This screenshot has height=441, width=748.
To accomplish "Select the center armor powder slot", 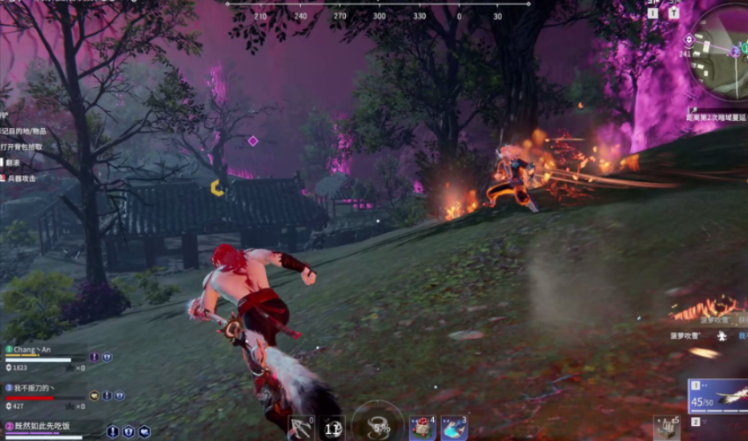I will tap(378, 424).
